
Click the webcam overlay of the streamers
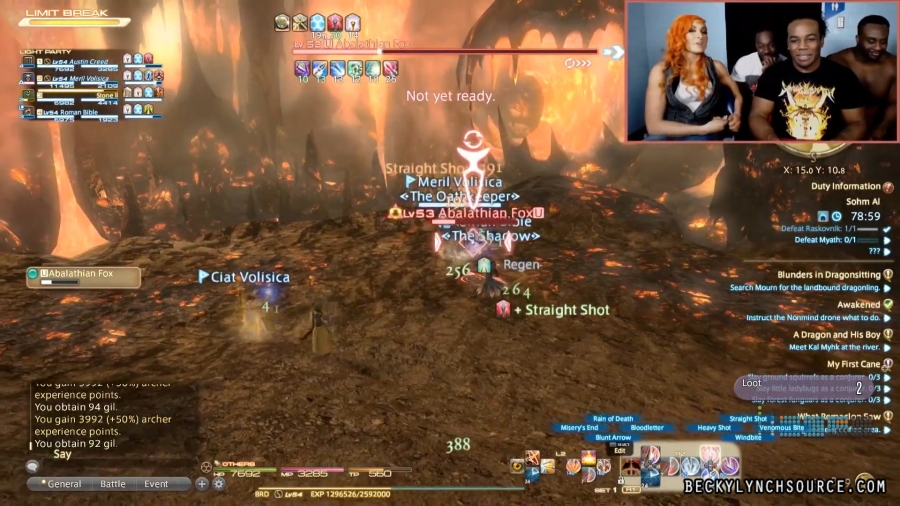click(x=760, y=71)
